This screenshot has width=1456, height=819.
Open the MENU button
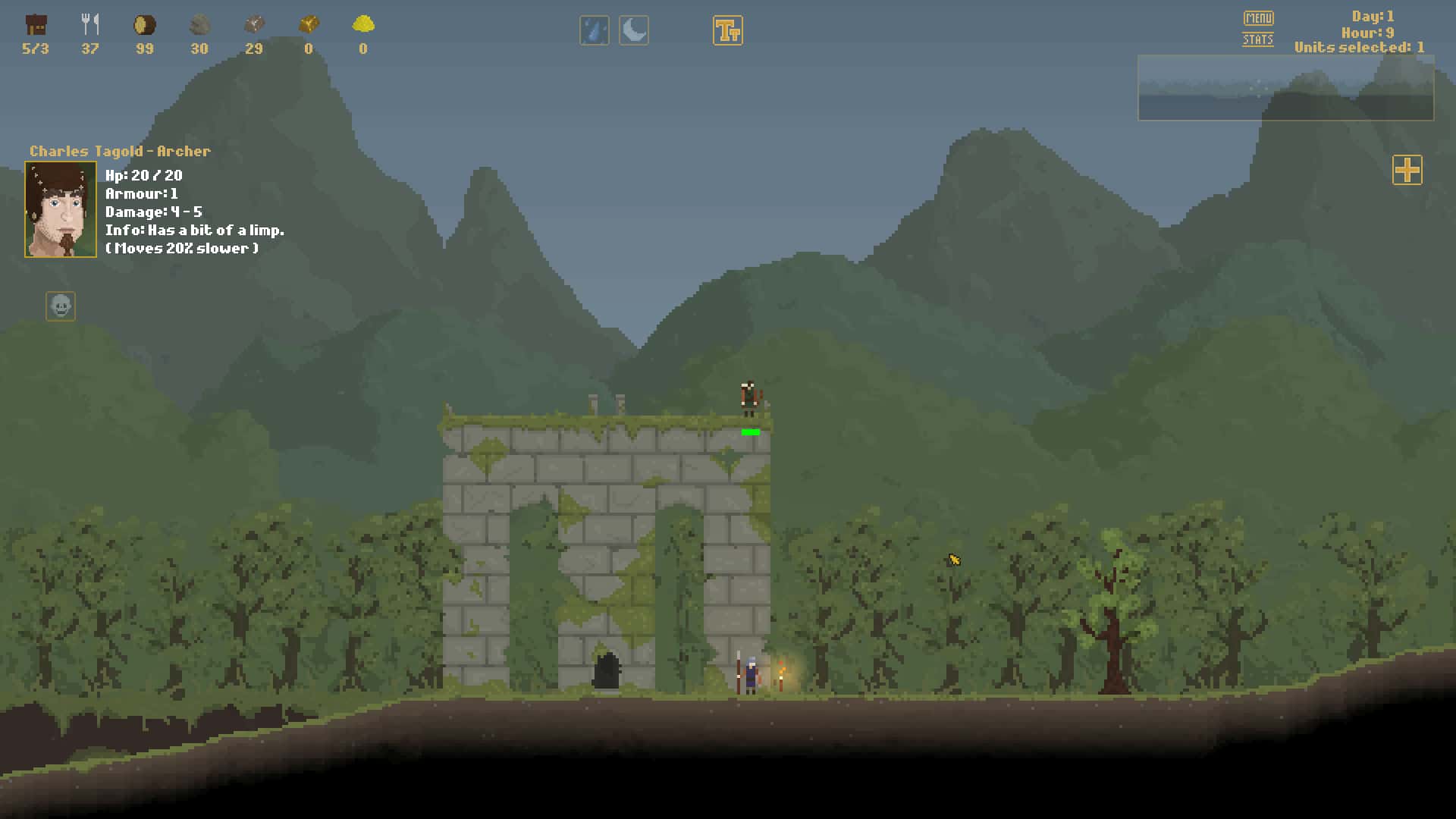[1258, 17]
